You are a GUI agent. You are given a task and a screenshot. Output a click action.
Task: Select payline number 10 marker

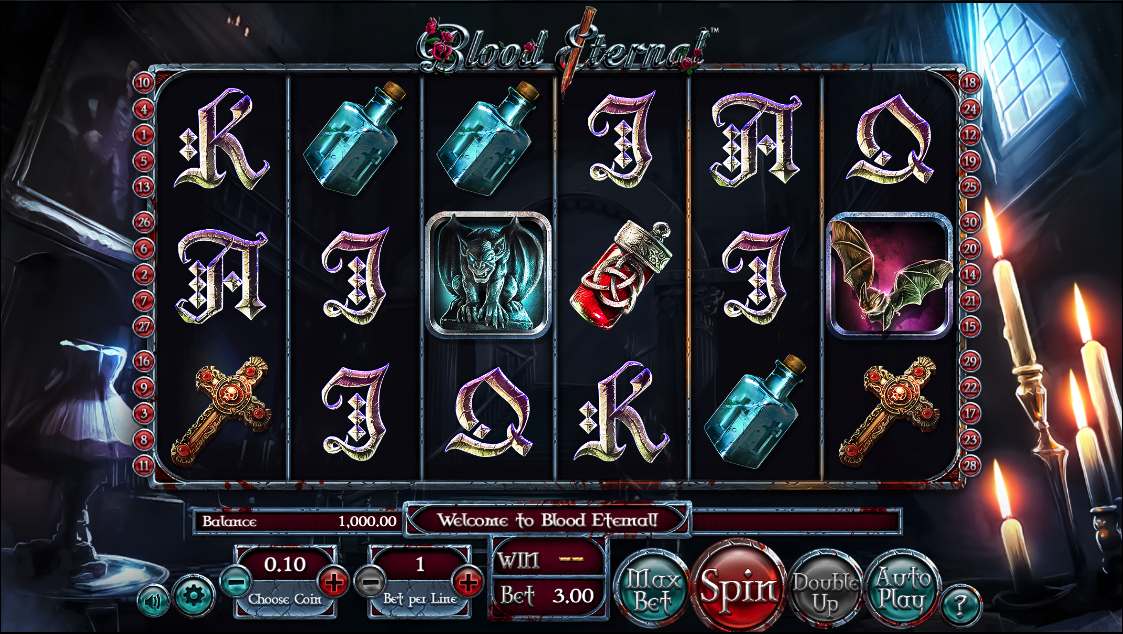(144, 83)
